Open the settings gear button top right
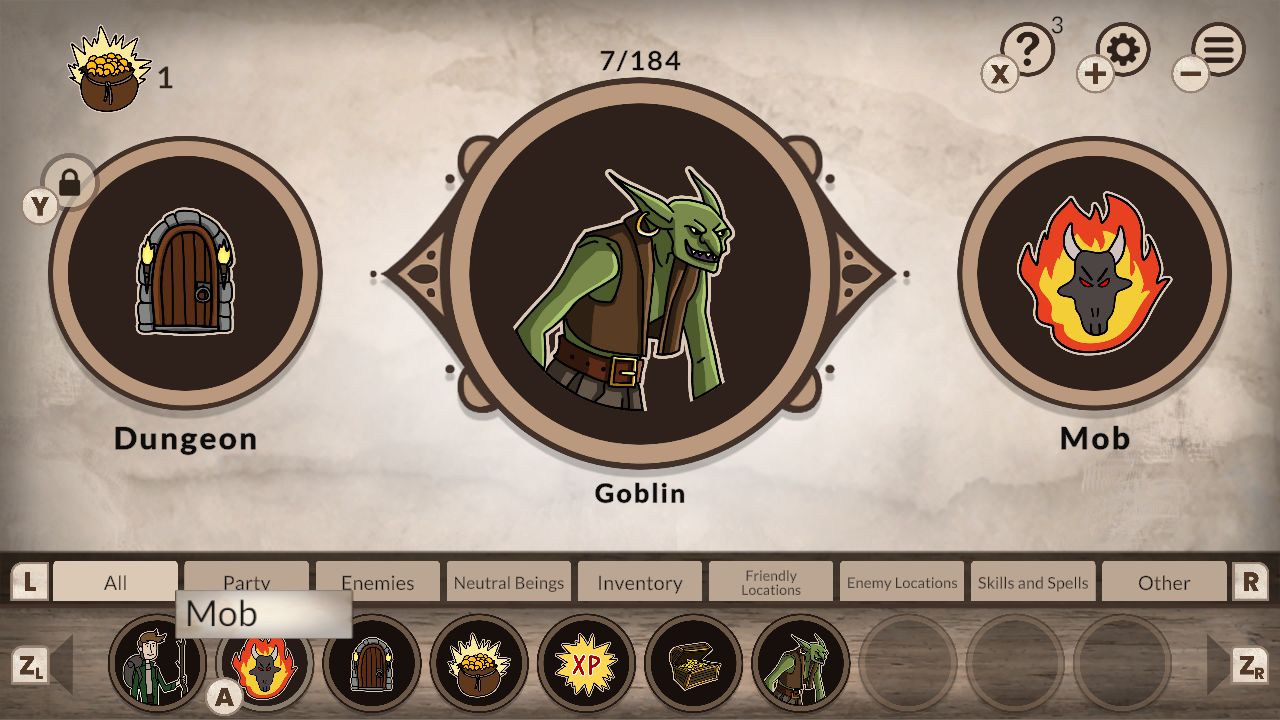The image size is (1280, 720). [x=1122, y=49]
